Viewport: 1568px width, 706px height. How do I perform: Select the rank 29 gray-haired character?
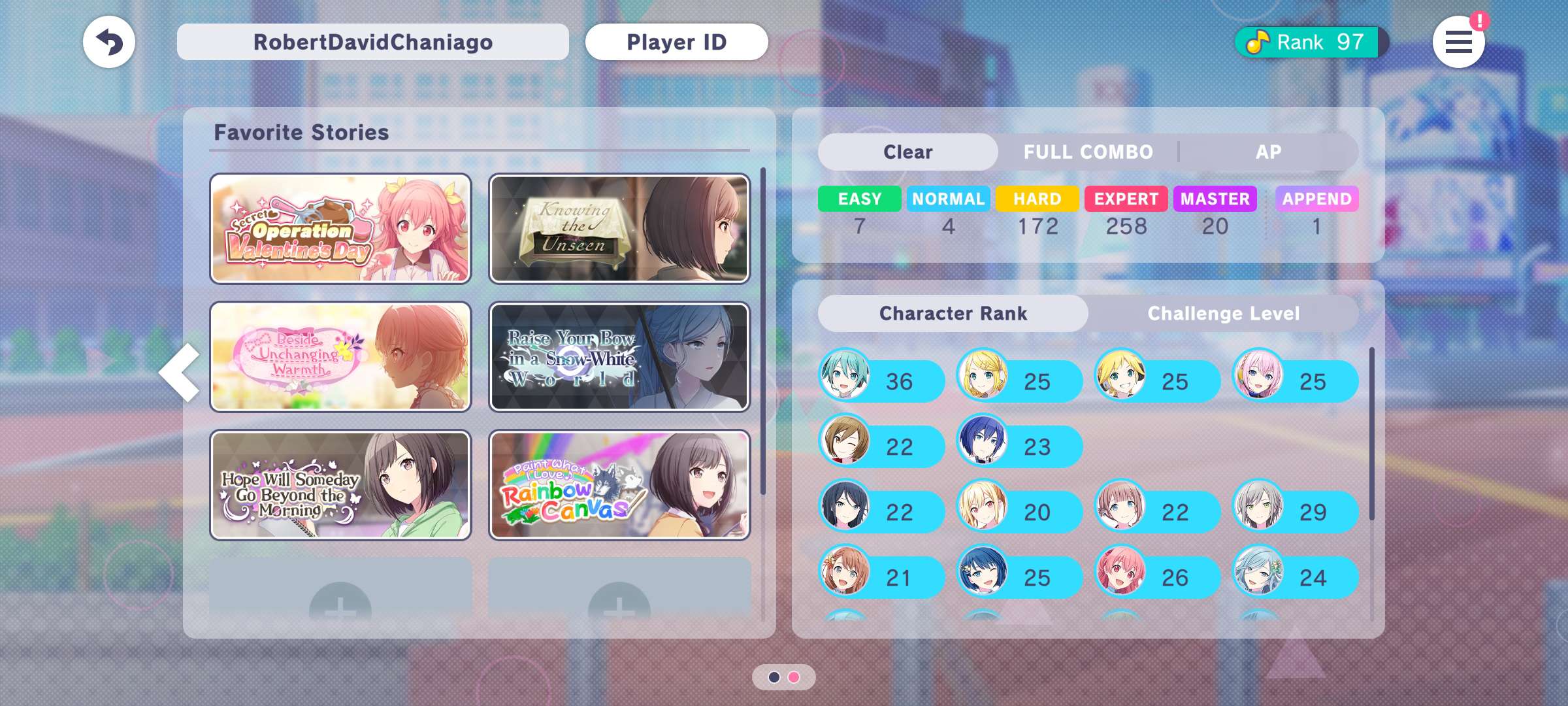[x=1295, y=511]
